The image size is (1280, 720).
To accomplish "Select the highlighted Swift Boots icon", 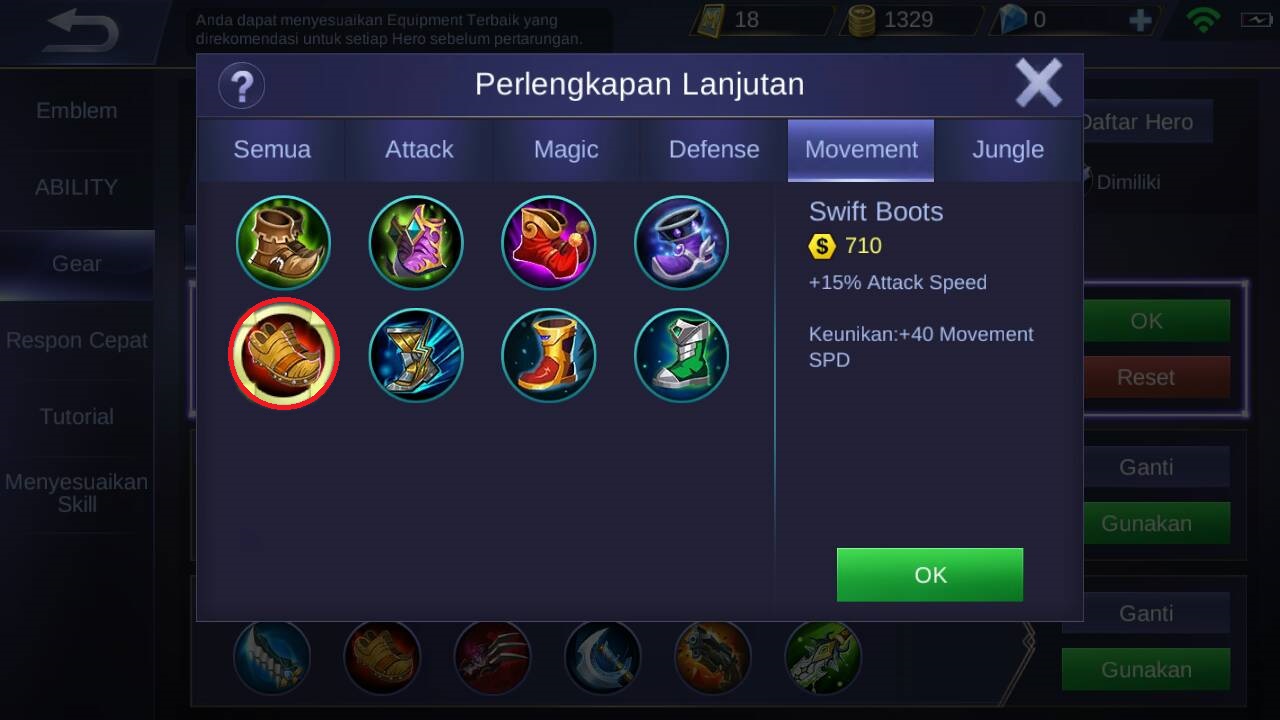I will tap(284, 354).
